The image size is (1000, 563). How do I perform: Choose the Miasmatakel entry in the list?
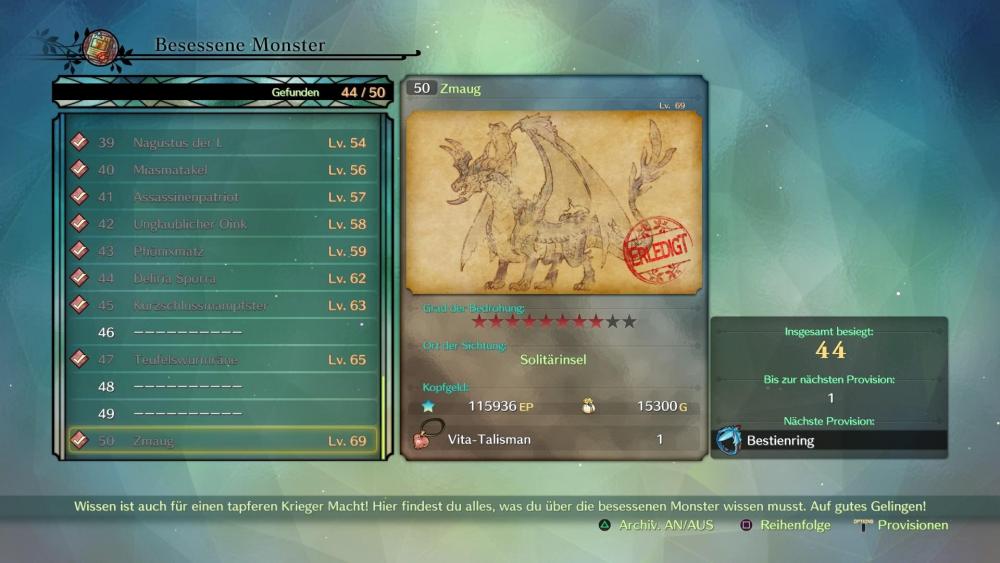[x=222, y=170]
